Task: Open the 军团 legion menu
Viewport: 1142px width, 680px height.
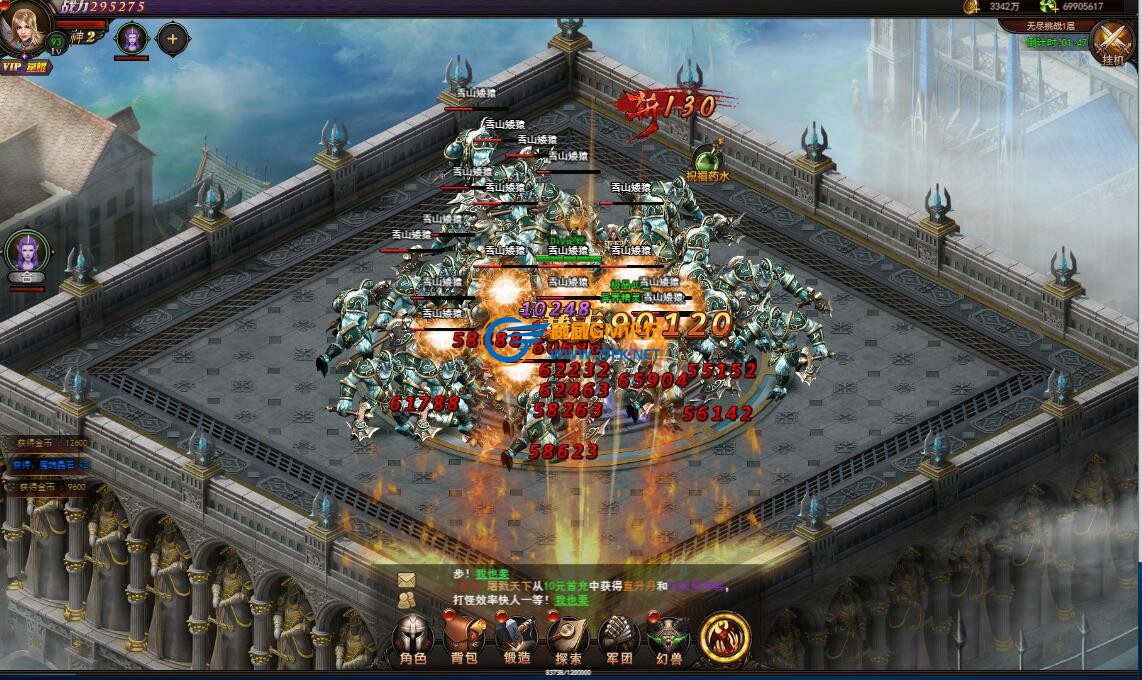Action: pos(619,640)
